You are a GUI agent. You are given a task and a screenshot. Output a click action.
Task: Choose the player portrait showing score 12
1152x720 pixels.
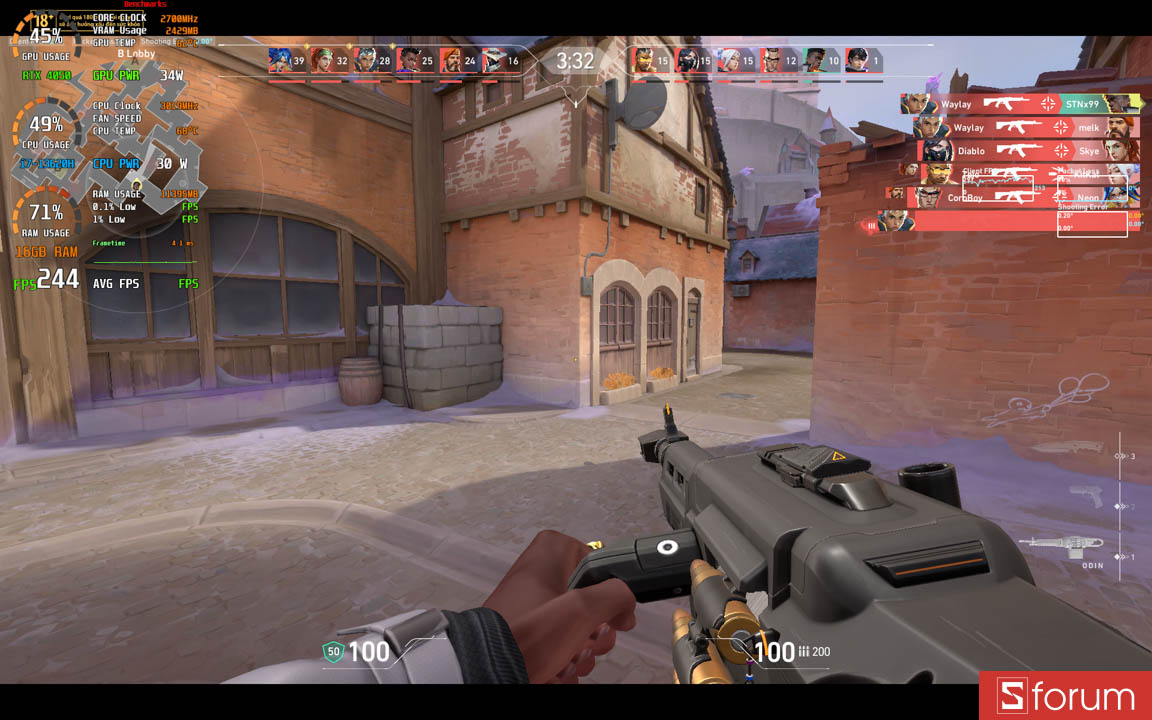coord(772,61)
